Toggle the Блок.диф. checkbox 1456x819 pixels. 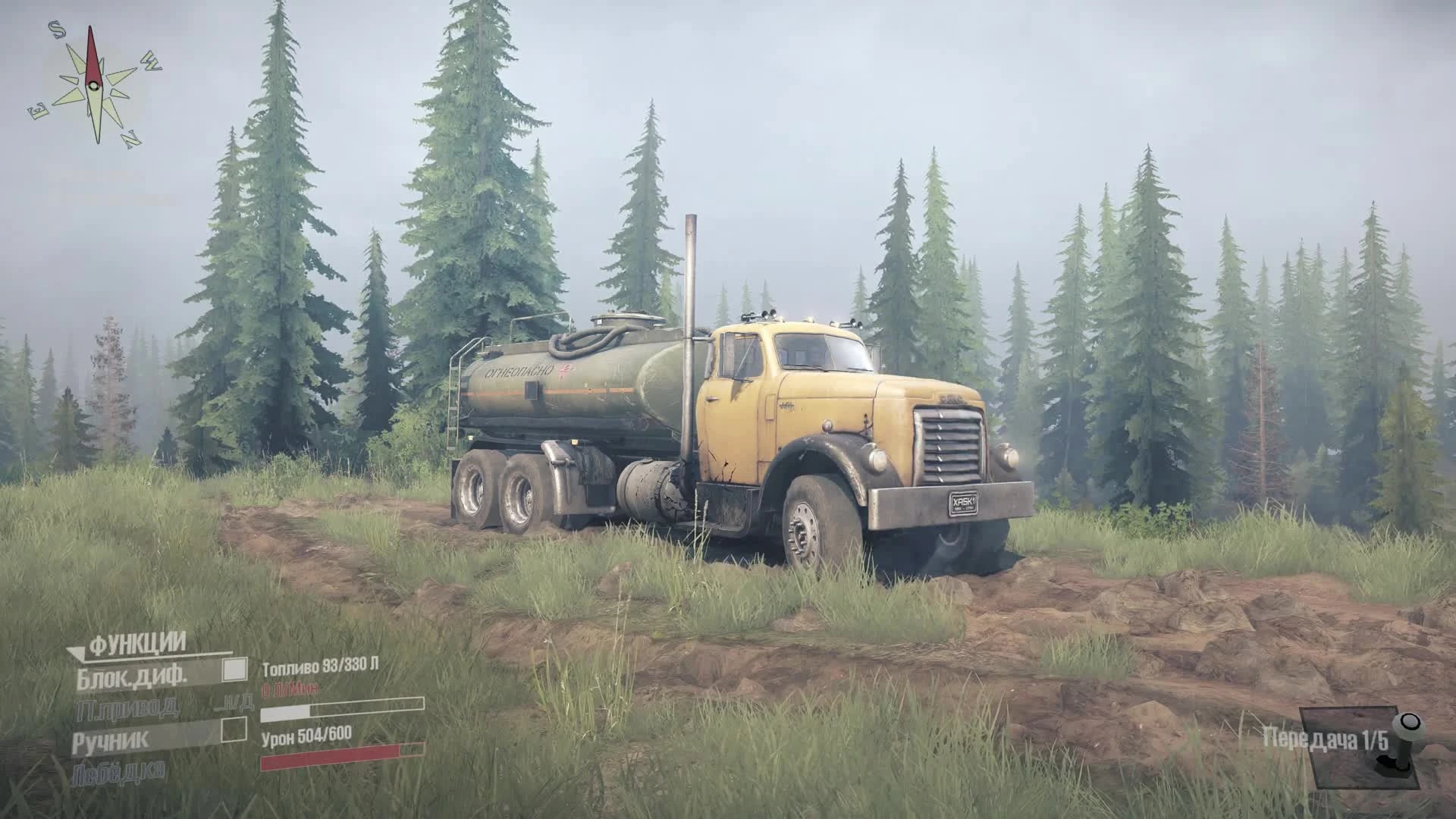(x=235, y=670)
